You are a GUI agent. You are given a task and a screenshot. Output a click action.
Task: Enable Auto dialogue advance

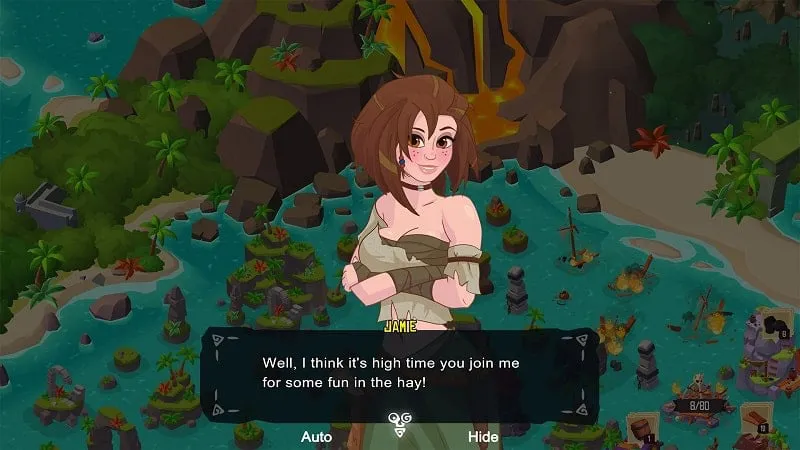316,437
